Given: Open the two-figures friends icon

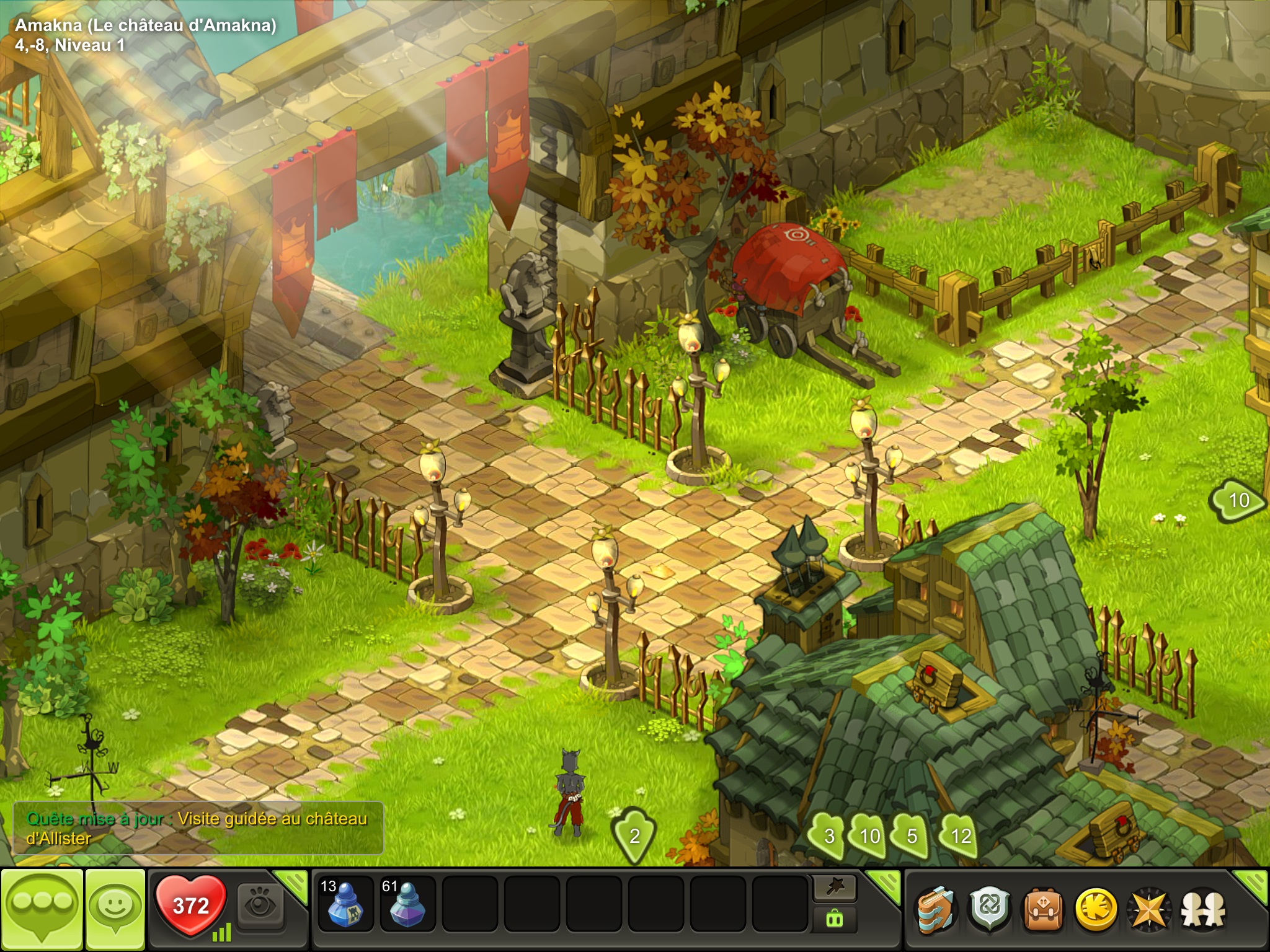Looking at the screenshot, I should 1203,910.
